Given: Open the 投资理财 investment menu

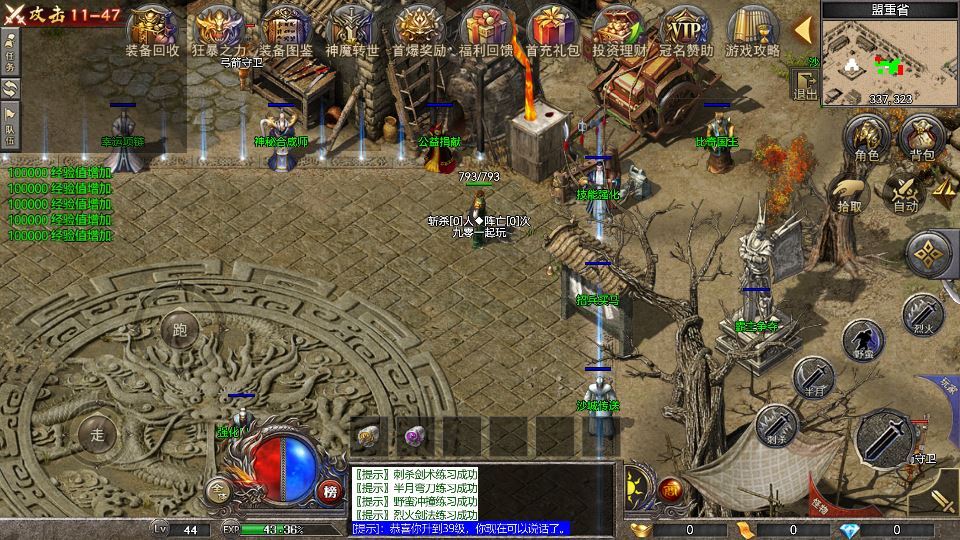Looking at the screenshot, I should [x=618, y=29].
